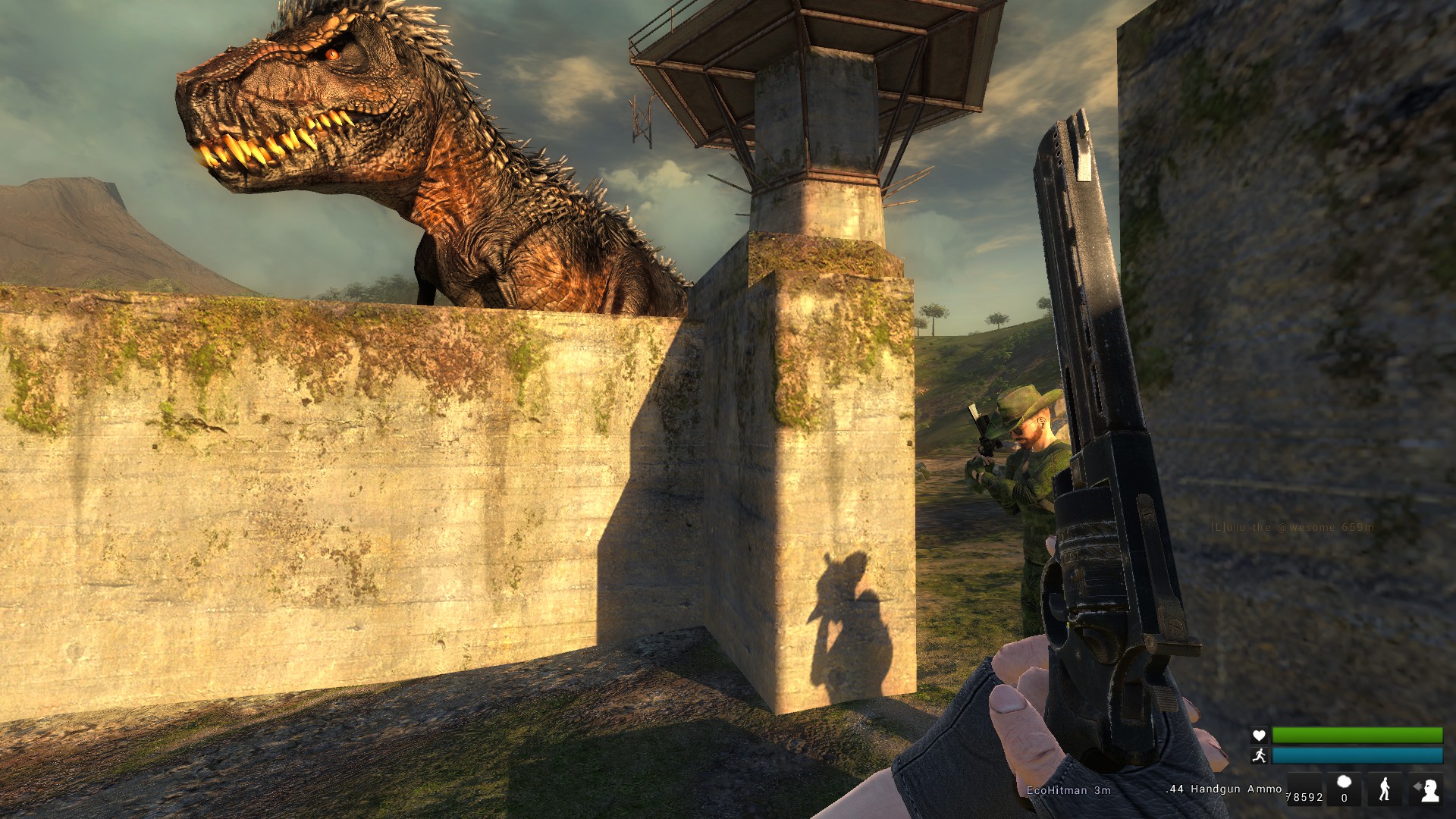Click the snowball throwable icon above the 0
Image resolution: width=1456 pixels, height=819 pixels.
tap(1344, 783)
